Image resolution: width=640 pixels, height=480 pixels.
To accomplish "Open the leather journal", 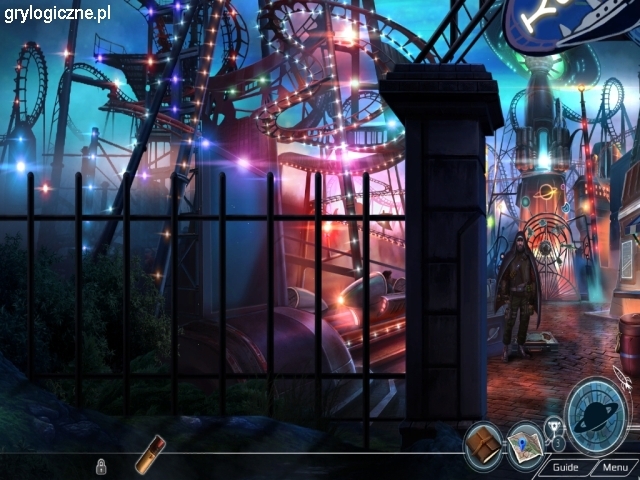I will 484,441.
